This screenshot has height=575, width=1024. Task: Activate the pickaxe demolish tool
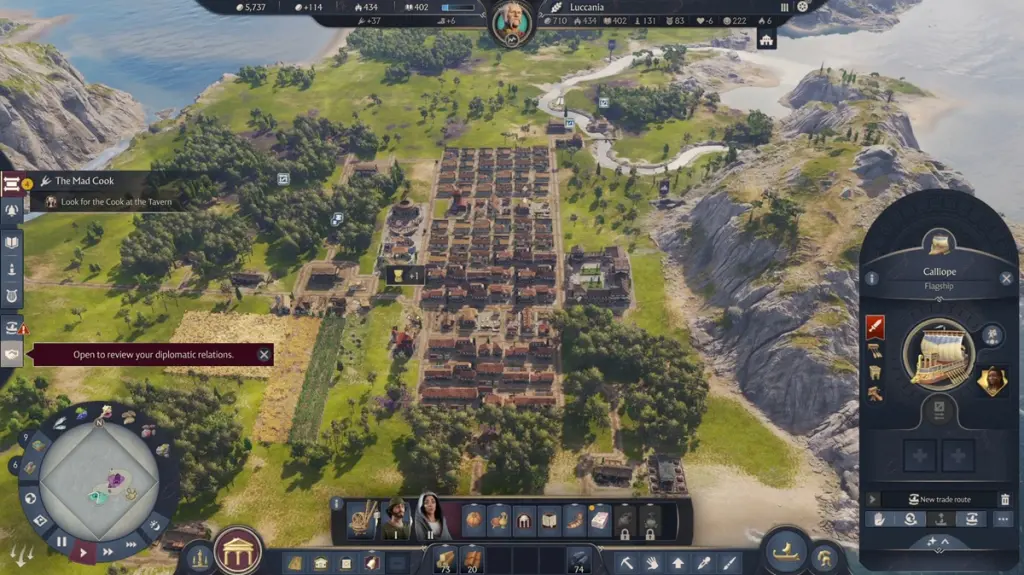point(626,563)
